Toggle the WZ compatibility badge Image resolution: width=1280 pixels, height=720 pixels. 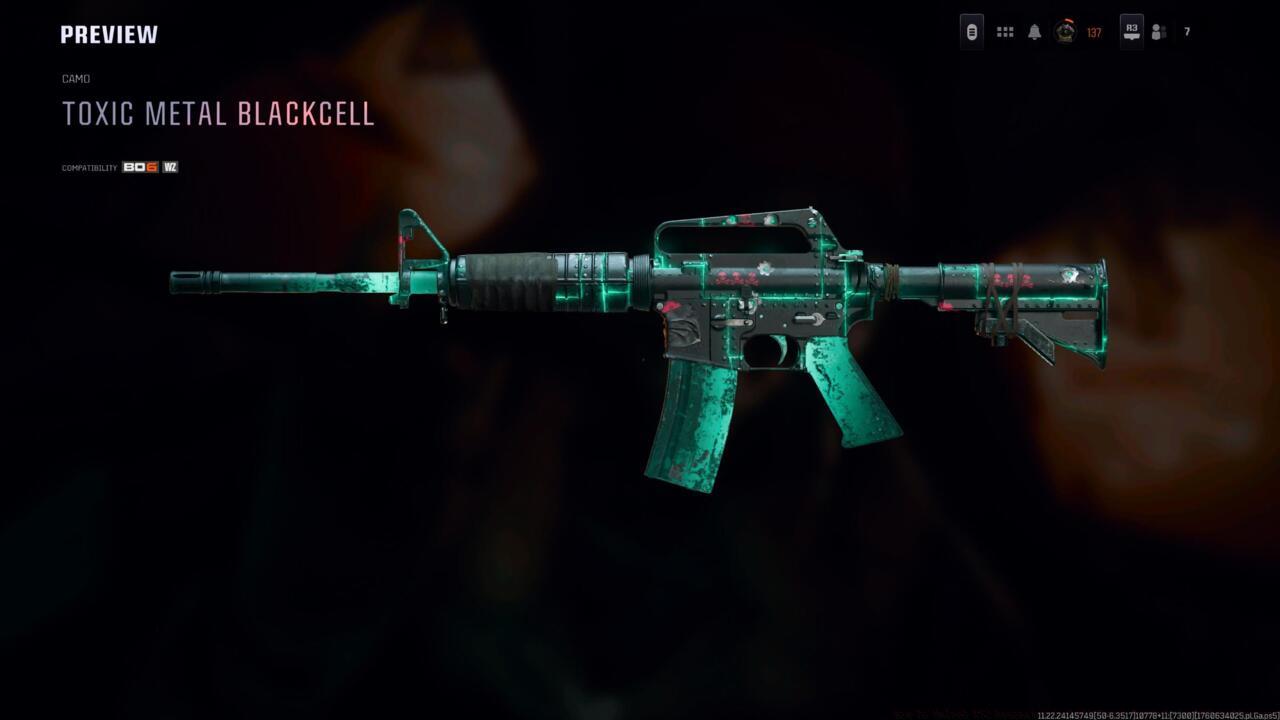[169, 167]
